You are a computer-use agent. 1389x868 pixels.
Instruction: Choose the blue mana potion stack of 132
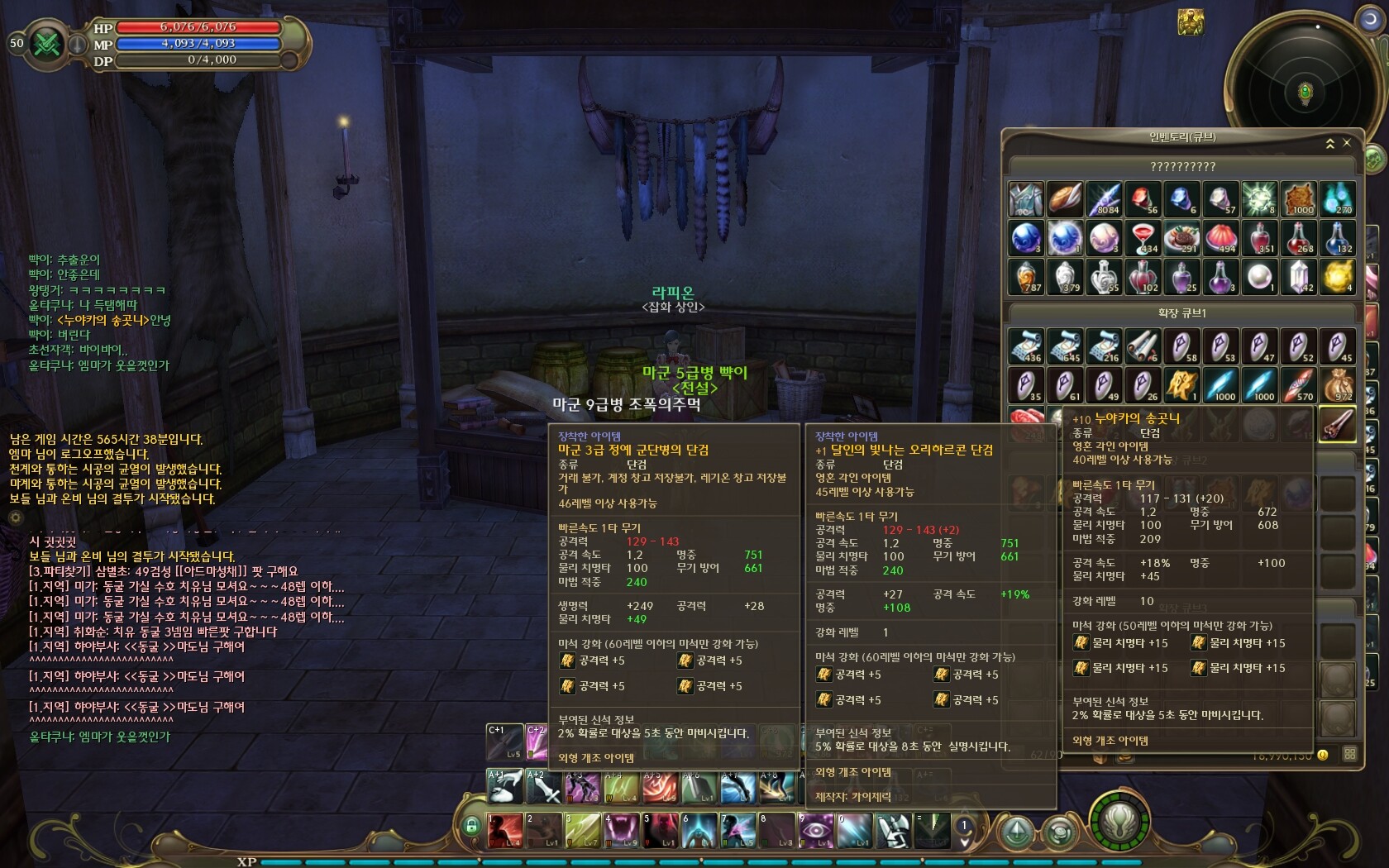coord(1338,239)
